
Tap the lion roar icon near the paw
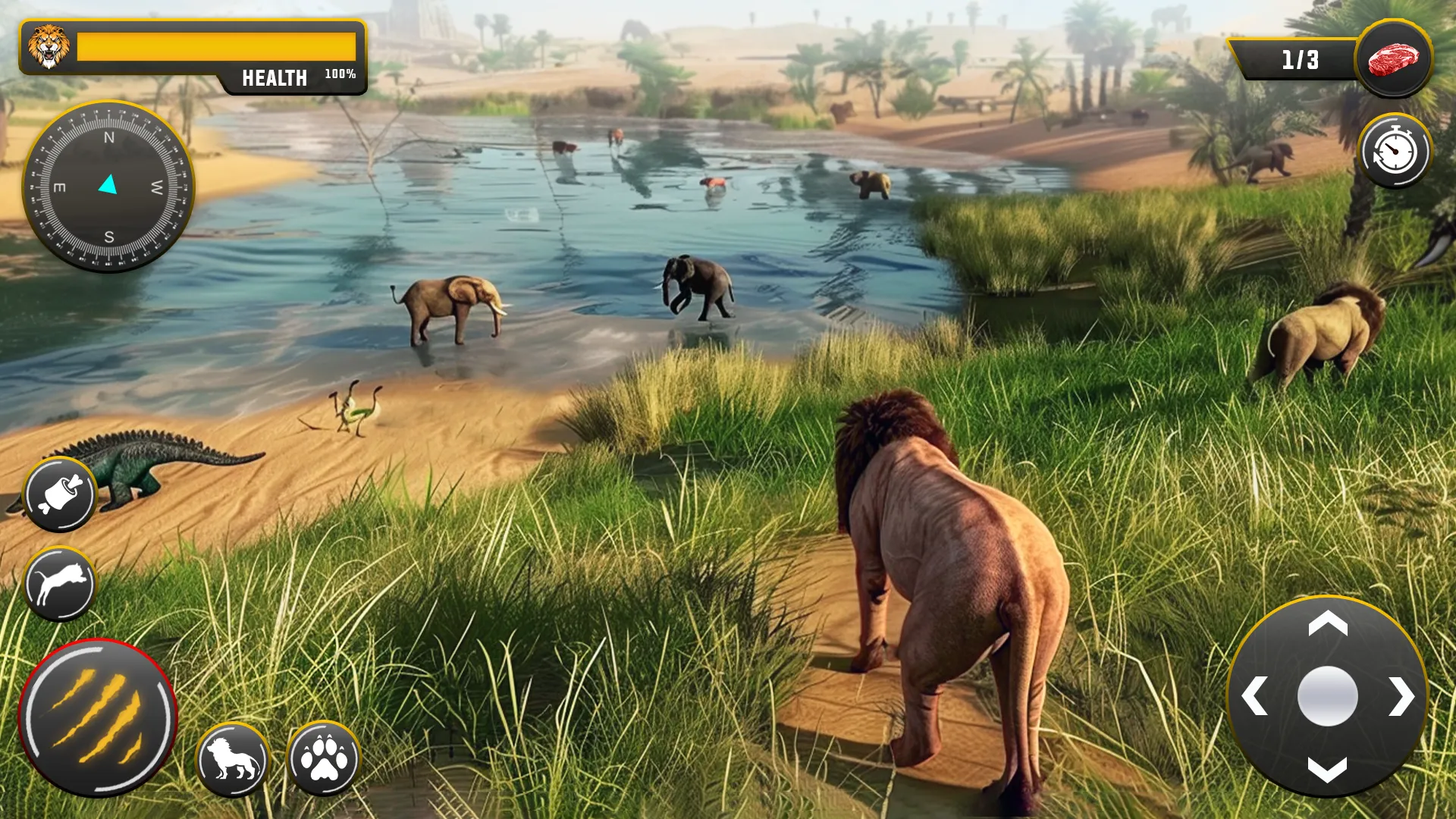pyautogui.click(x=232, y=758)
